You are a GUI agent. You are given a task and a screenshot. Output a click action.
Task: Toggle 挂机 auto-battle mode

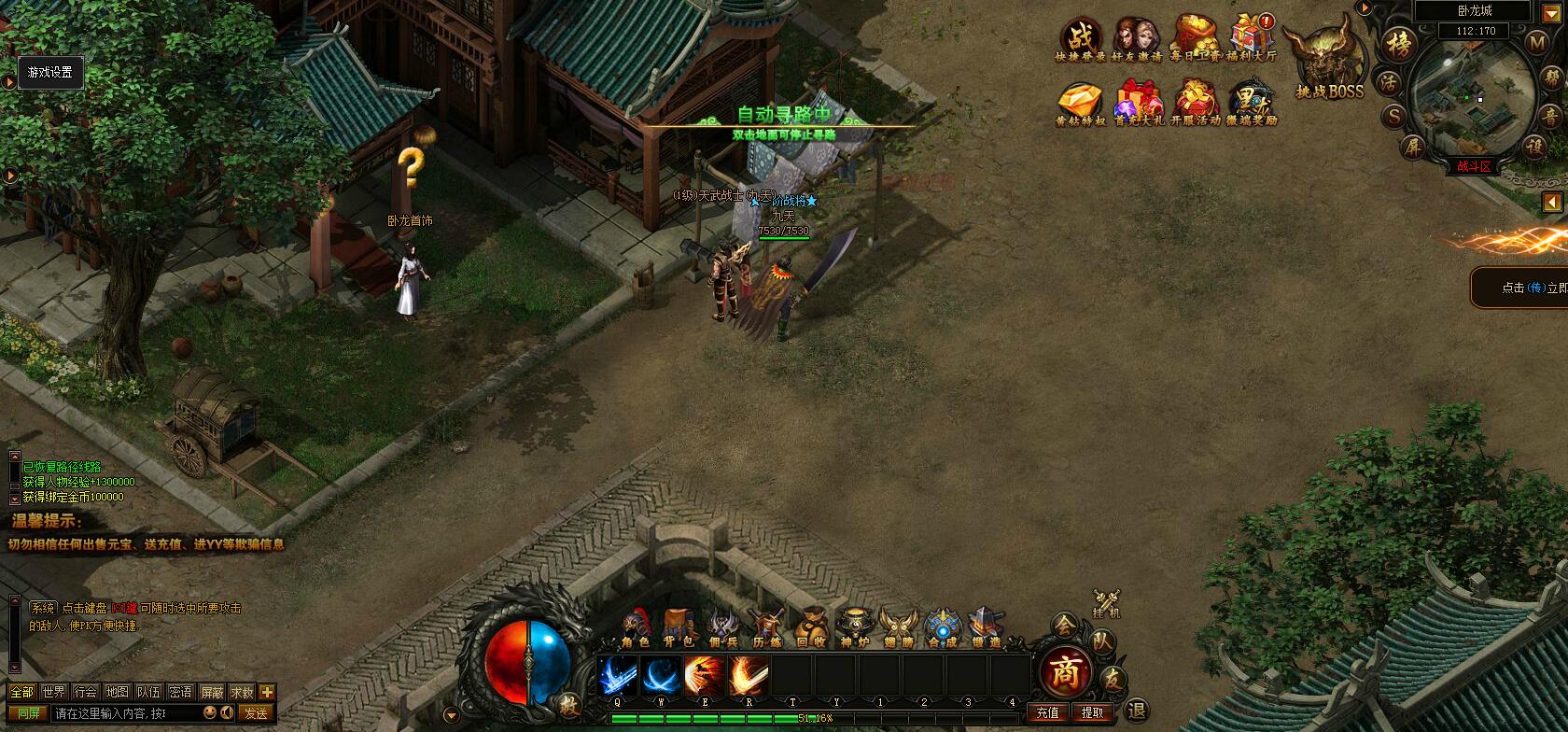tap(1106, 602)
